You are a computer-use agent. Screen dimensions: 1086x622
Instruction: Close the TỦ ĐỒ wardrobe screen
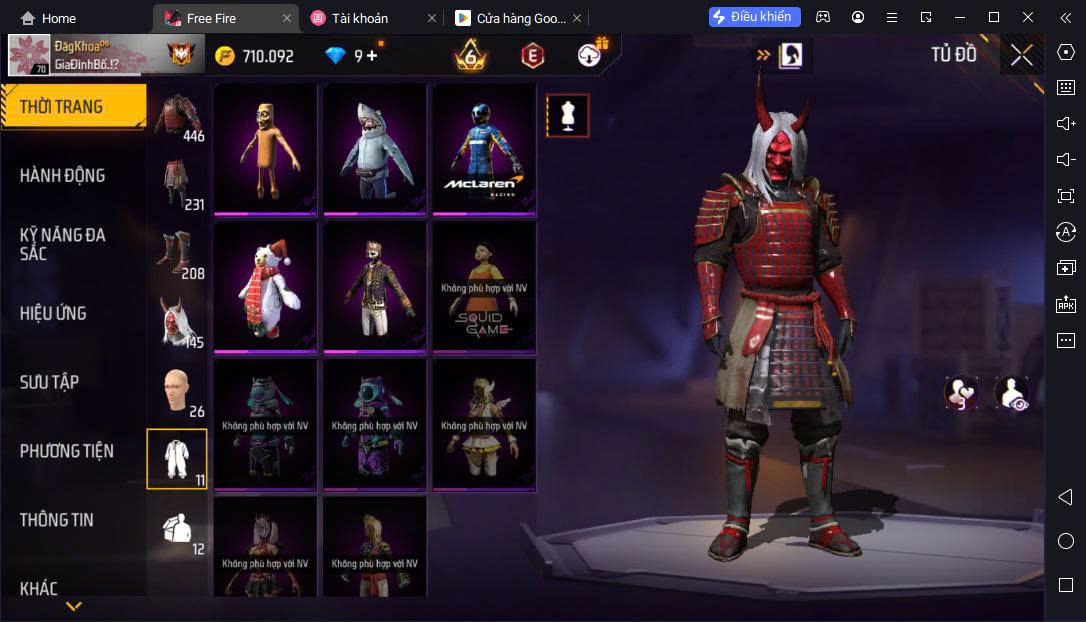pyautogui.click(x=1021, y=55)
